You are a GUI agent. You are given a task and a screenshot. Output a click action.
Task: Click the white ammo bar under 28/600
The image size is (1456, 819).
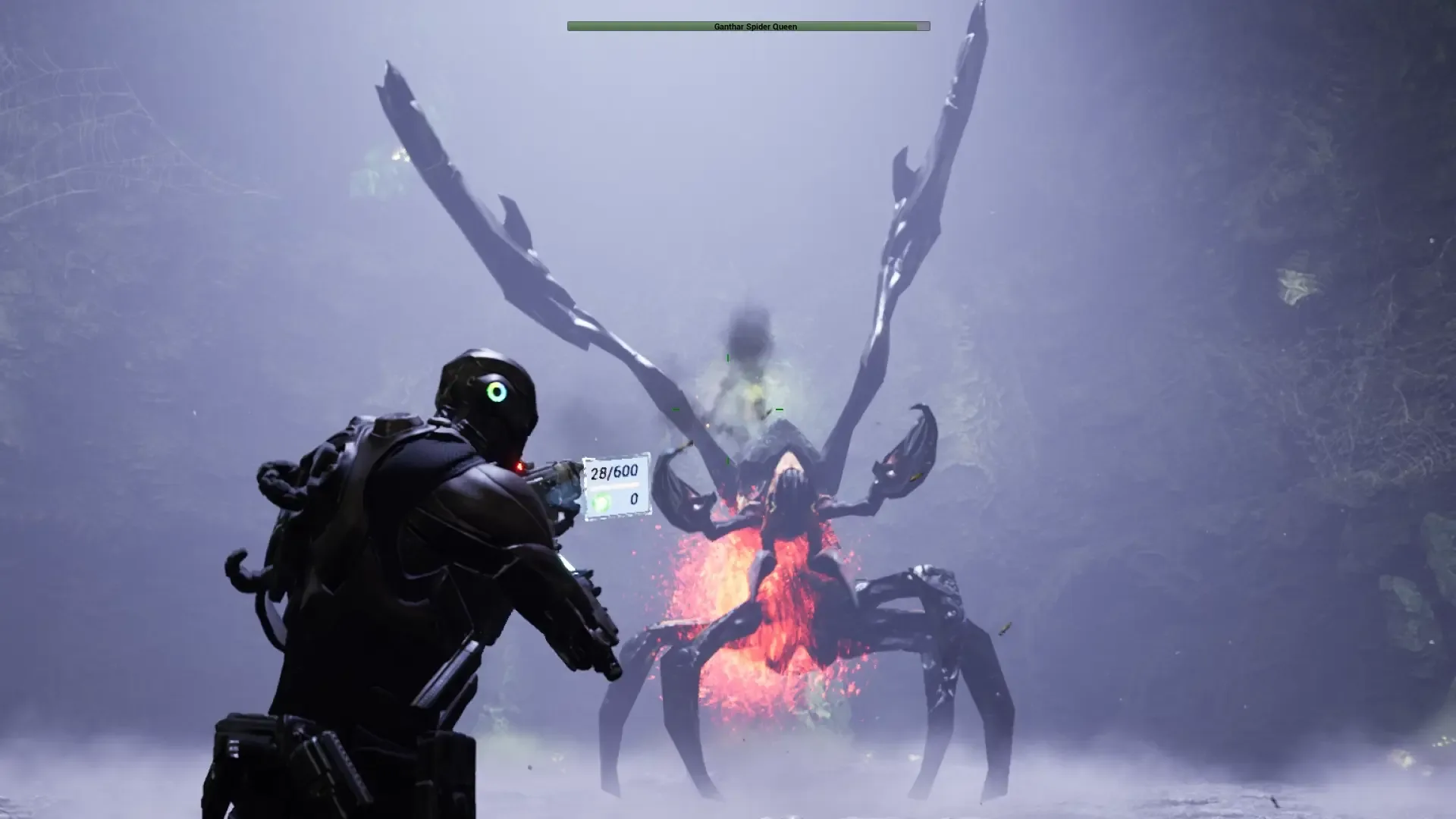(614, 485)
